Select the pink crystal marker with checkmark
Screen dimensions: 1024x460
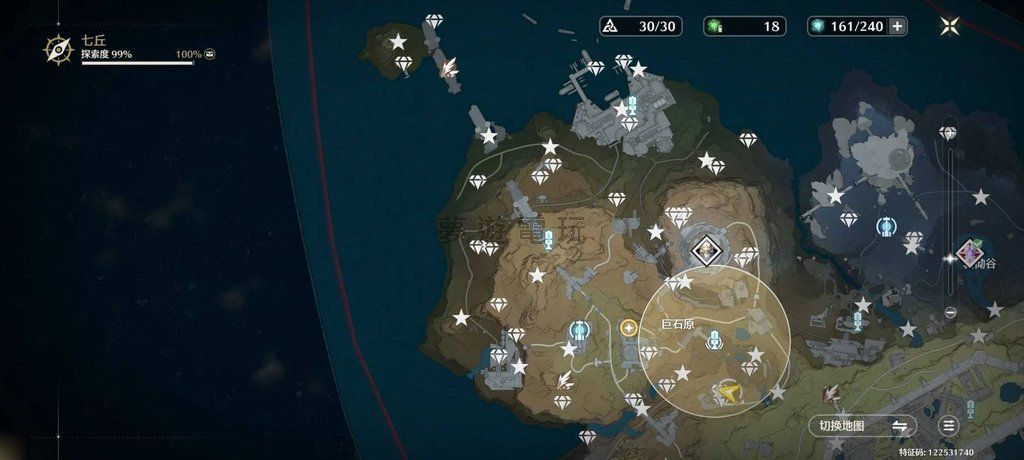[x=968, y=251]
